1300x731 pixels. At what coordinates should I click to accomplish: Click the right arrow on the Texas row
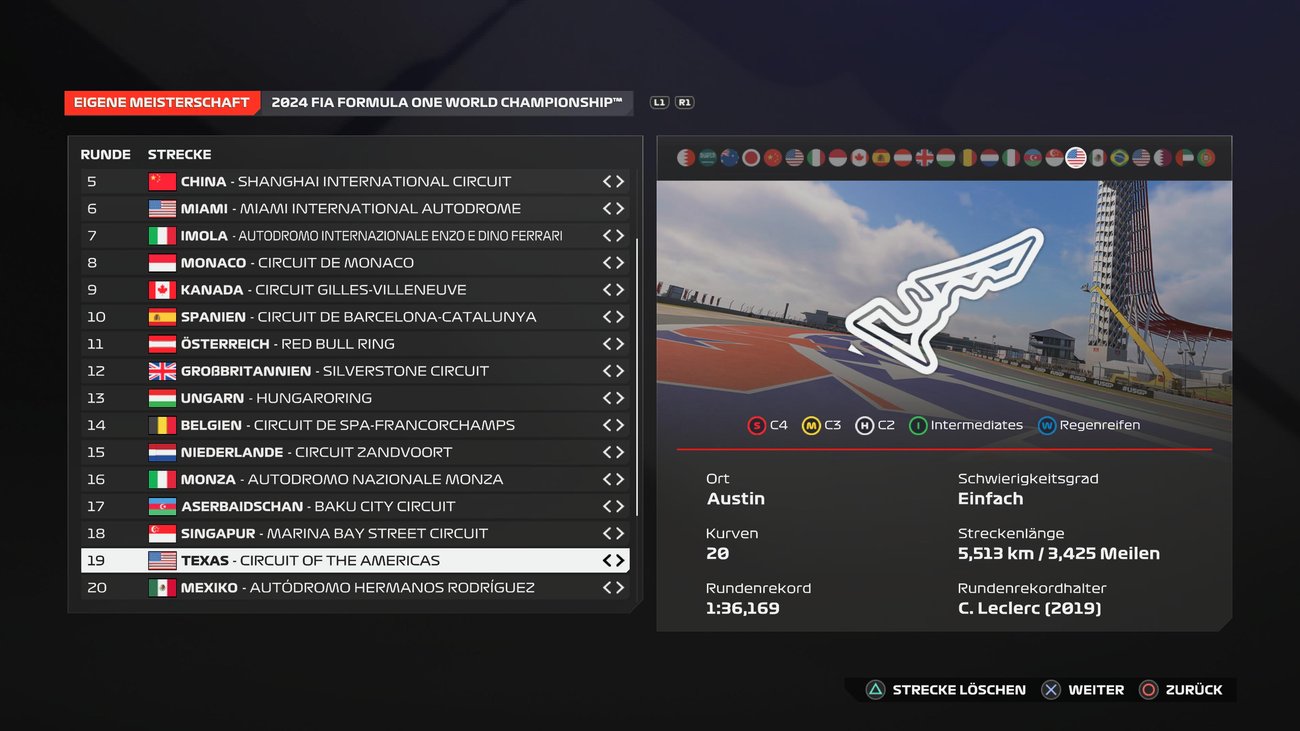[x=621, y=560]
